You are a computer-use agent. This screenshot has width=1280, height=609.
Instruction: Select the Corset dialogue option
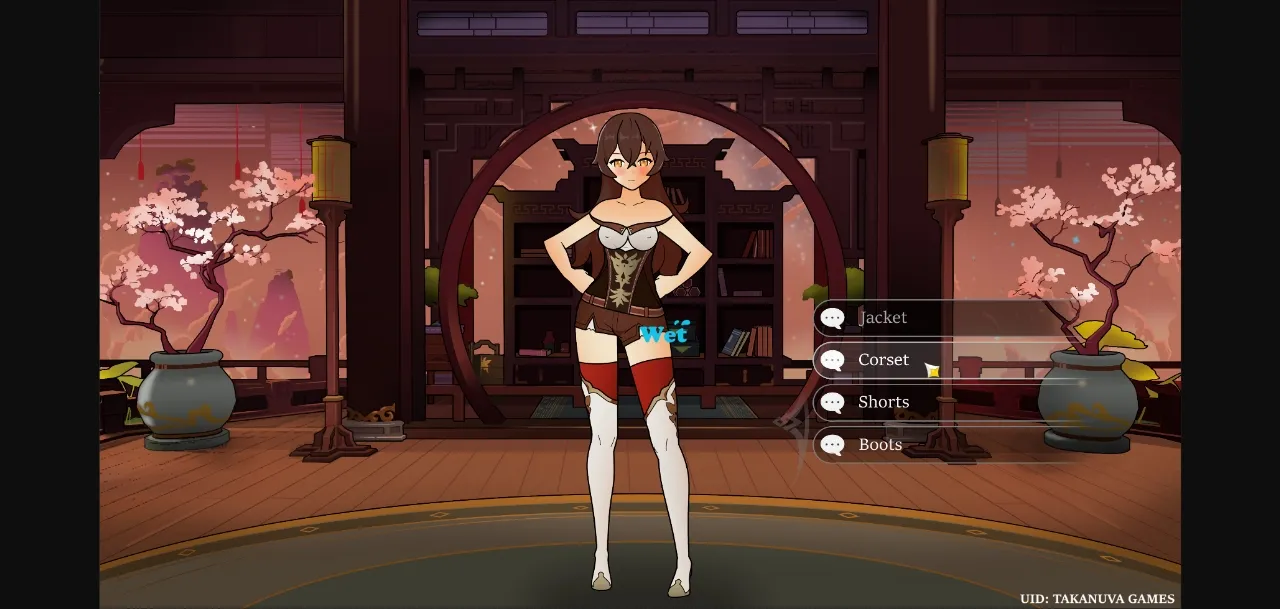[883, 360]
